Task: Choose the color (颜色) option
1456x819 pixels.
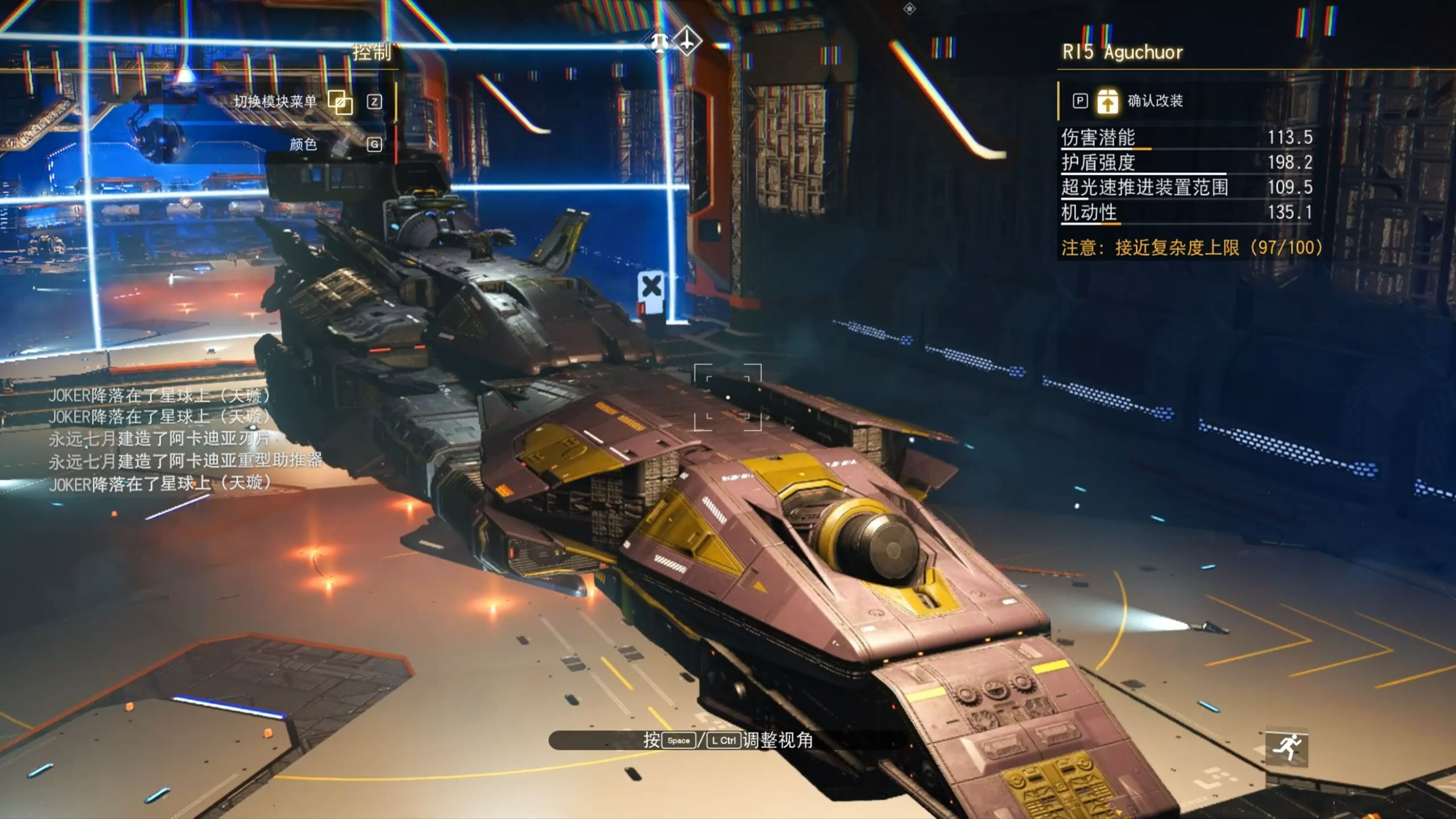Action: tap(304, 144)
